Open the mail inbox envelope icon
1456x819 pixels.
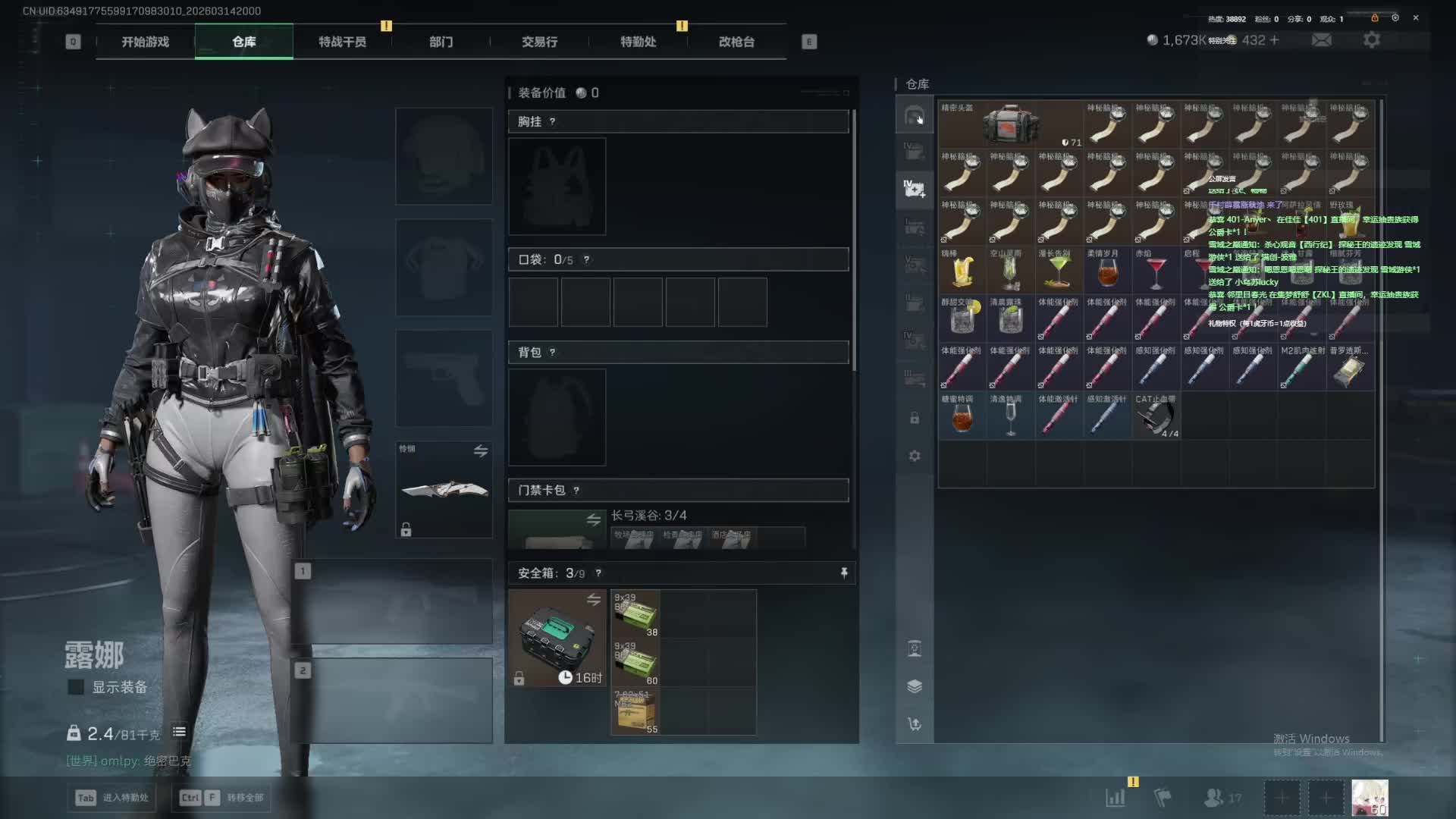point(1321,40)
